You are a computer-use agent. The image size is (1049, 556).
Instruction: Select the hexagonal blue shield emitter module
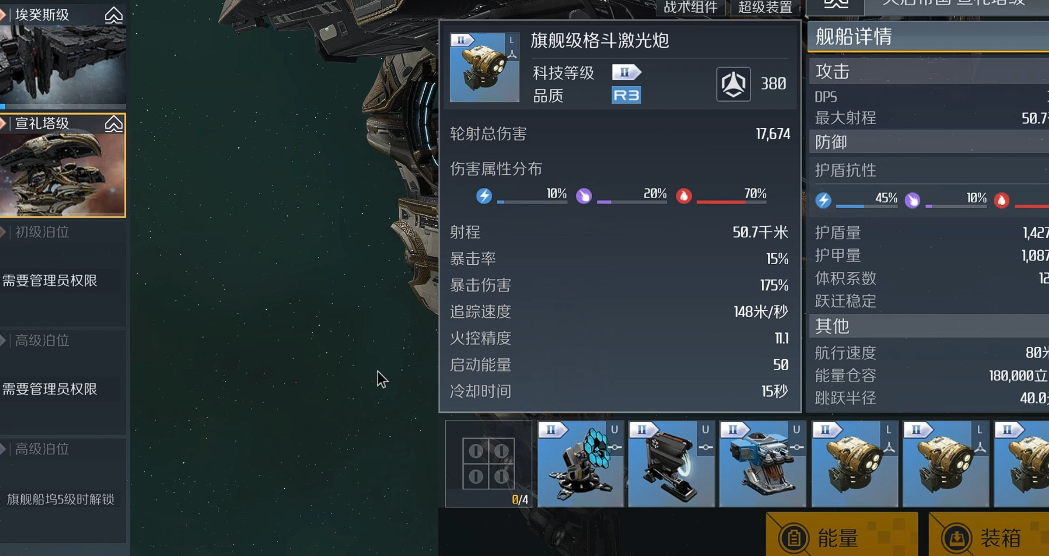tap(579, 464)
